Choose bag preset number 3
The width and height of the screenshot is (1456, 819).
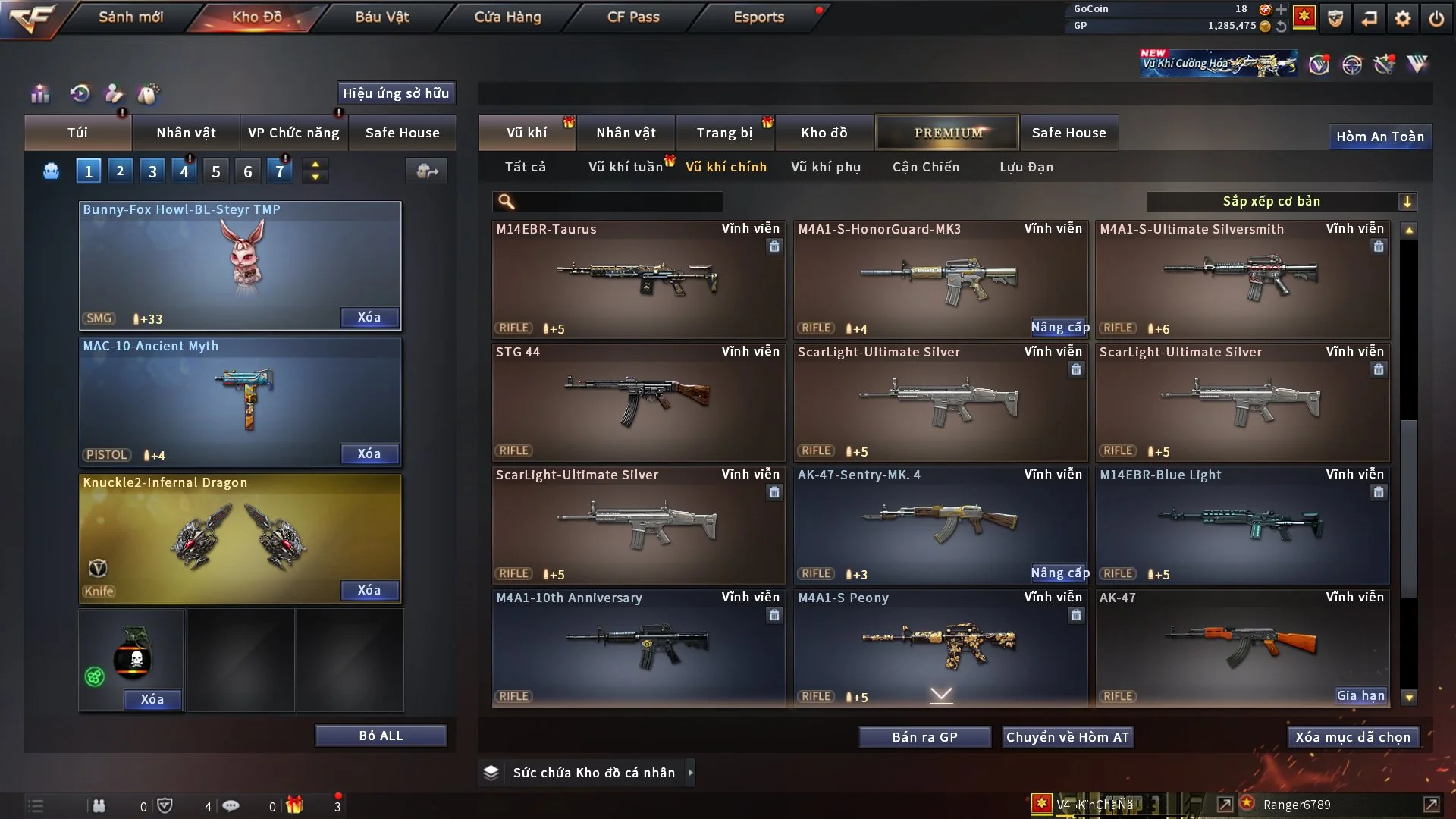152,171
